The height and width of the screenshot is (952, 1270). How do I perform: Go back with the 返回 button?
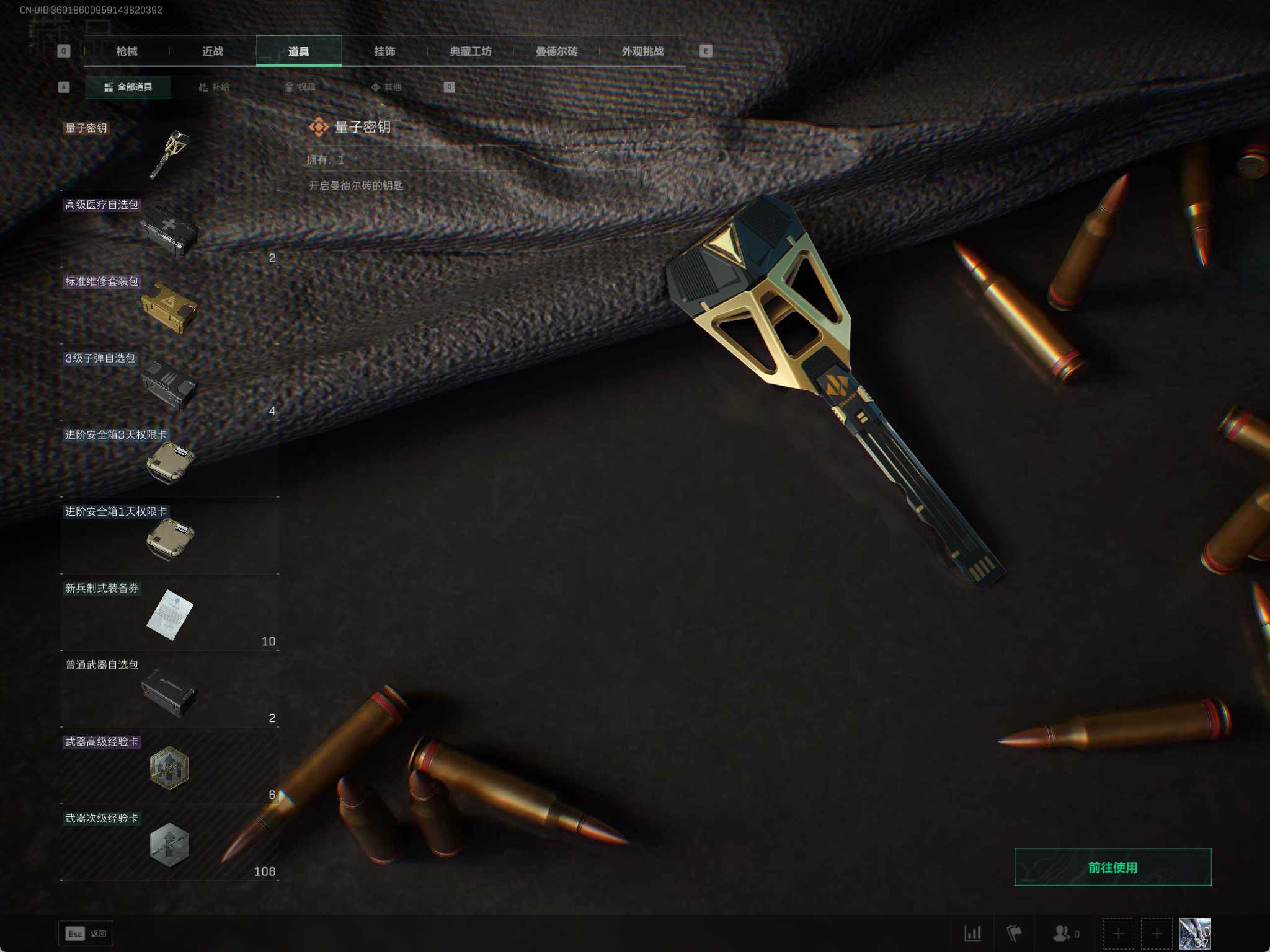[86, 933]
